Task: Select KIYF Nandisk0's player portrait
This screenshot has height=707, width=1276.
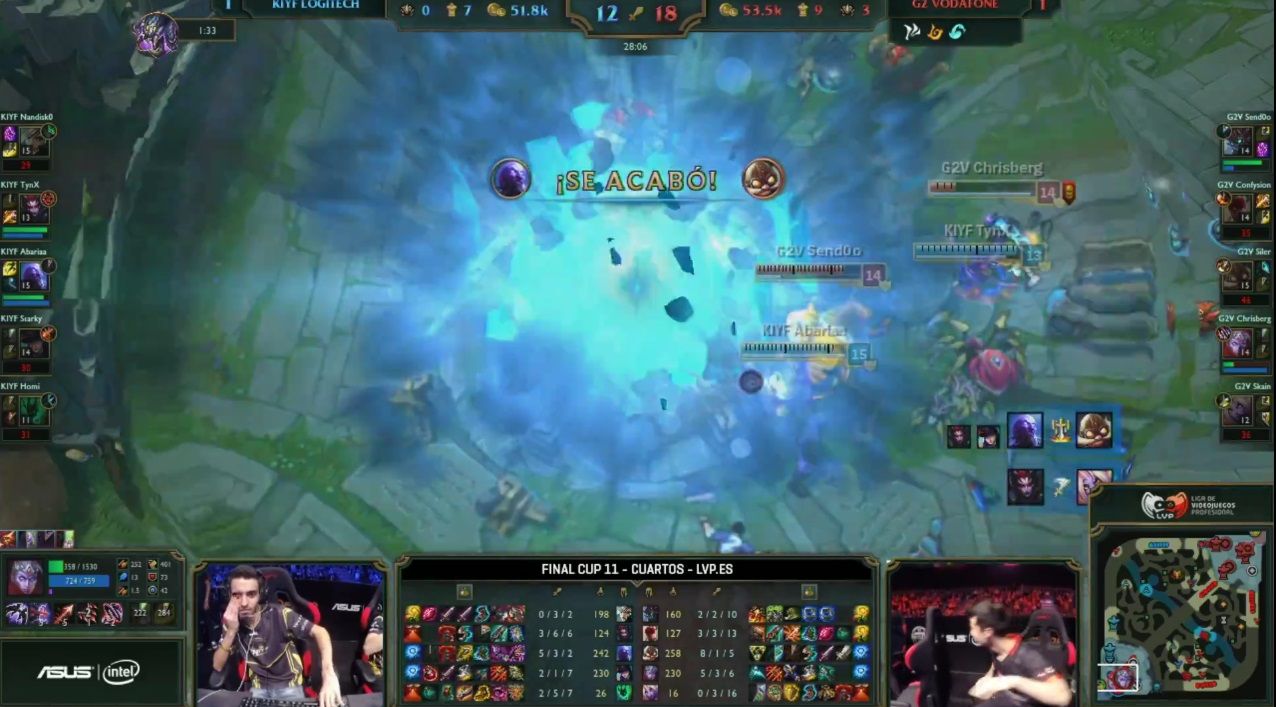Action: pyautogui.click(x=33, y=142)
